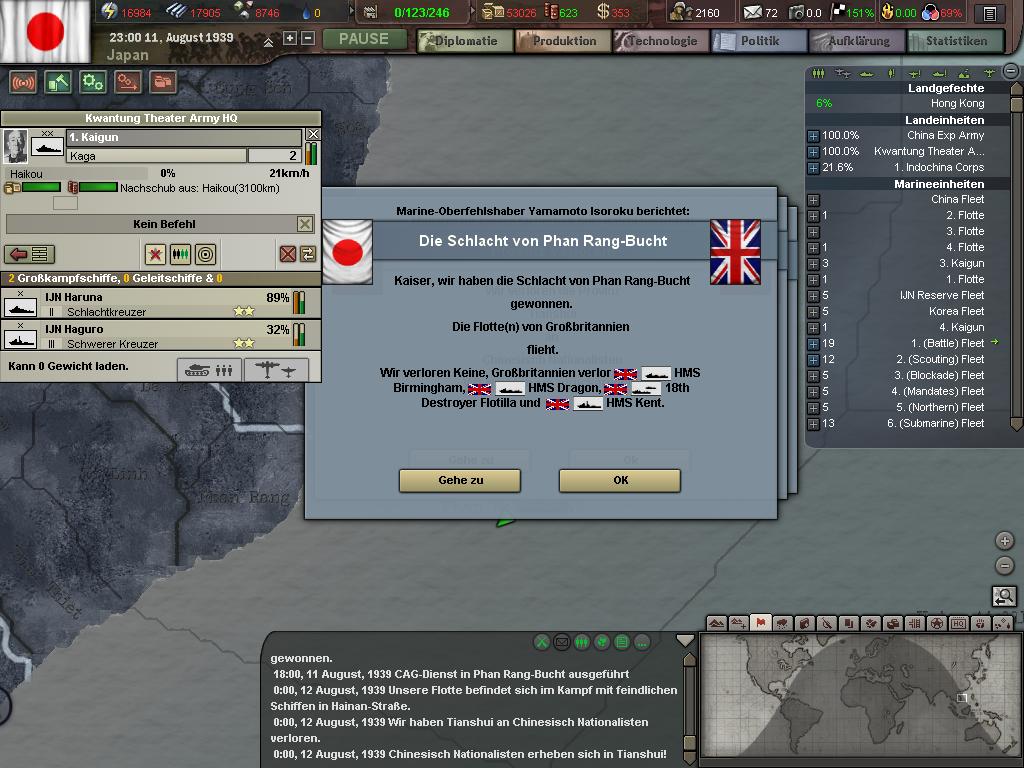
Task: Toggle the PAUSE button
Action: [x=364, y=39]
